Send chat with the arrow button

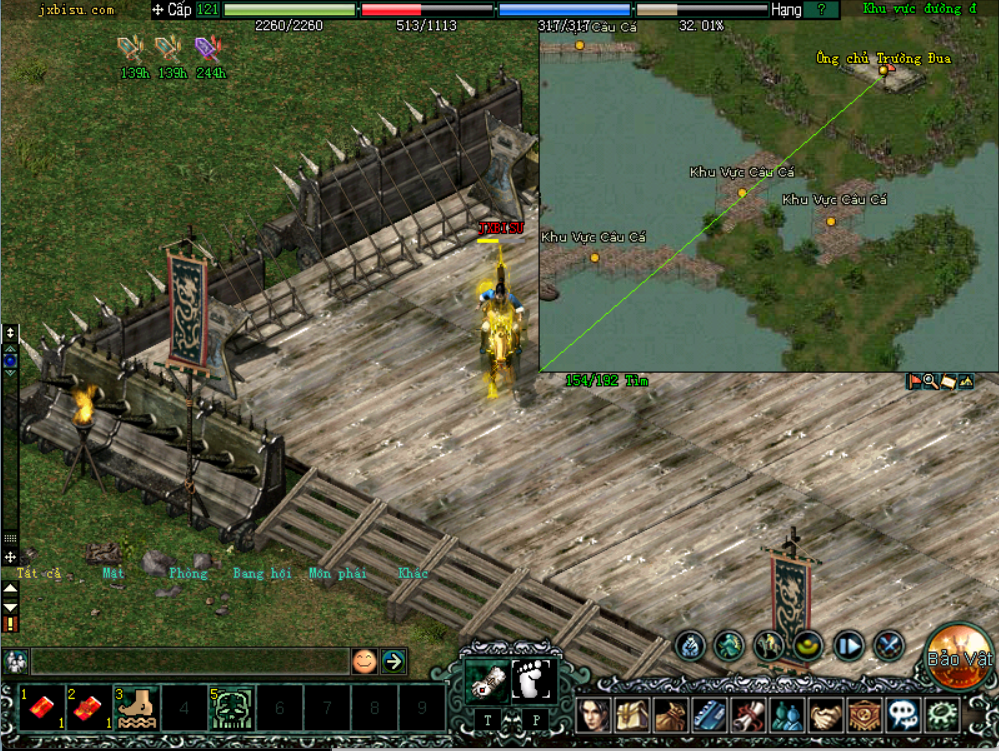click(x=394, y=661)
